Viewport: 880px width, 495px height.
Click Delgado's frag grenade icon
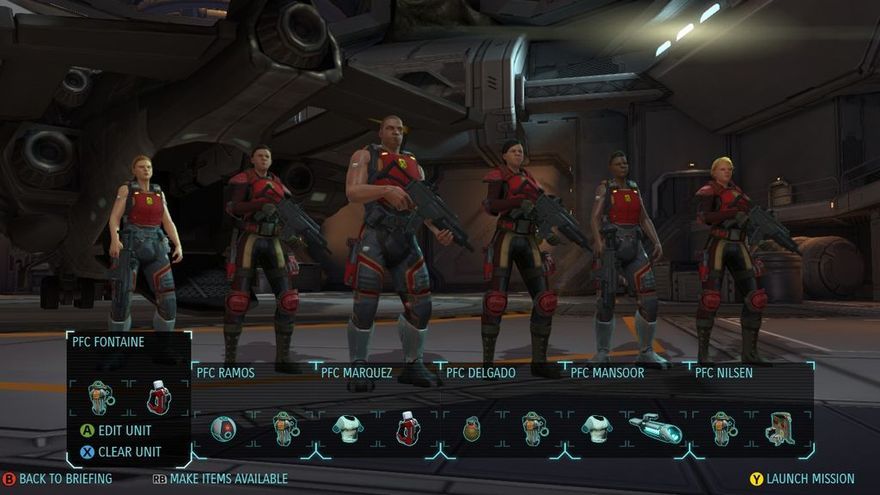tap(471, 429)
